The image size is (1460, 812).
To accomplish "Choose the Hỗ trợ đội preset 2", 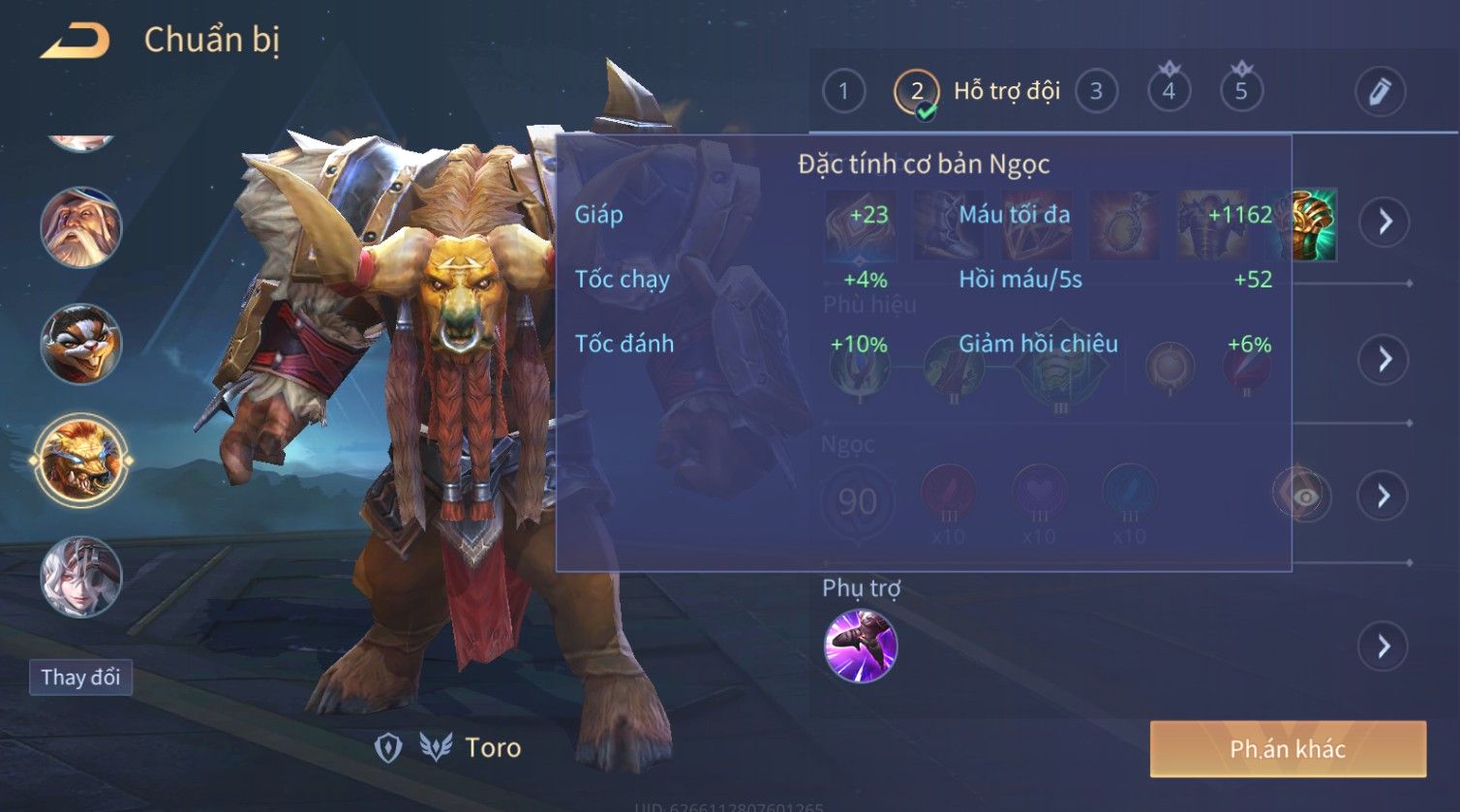I will [916, 92].
